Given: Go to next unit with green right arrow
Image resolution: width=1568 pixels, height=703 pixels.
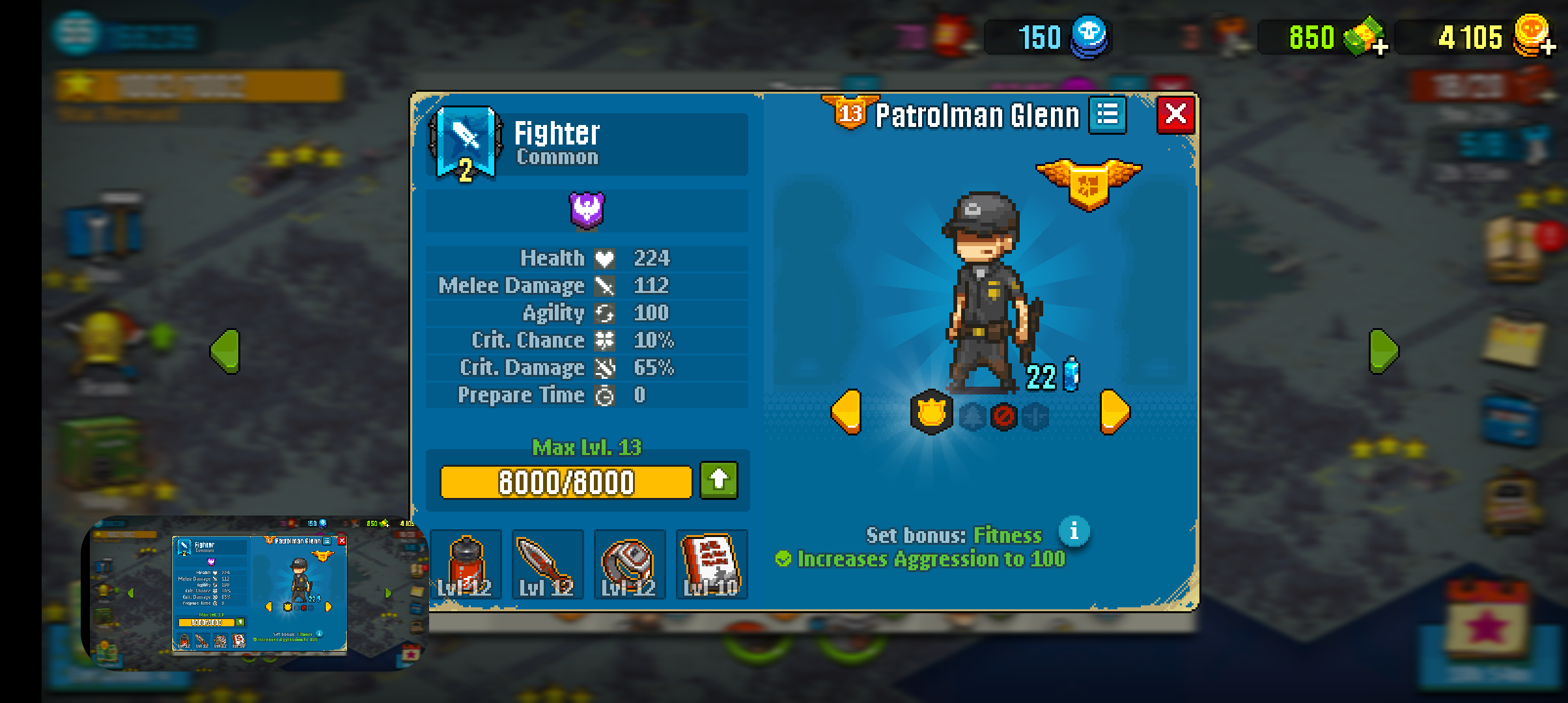Looking at the screenshot, I should pos(1383,351).
